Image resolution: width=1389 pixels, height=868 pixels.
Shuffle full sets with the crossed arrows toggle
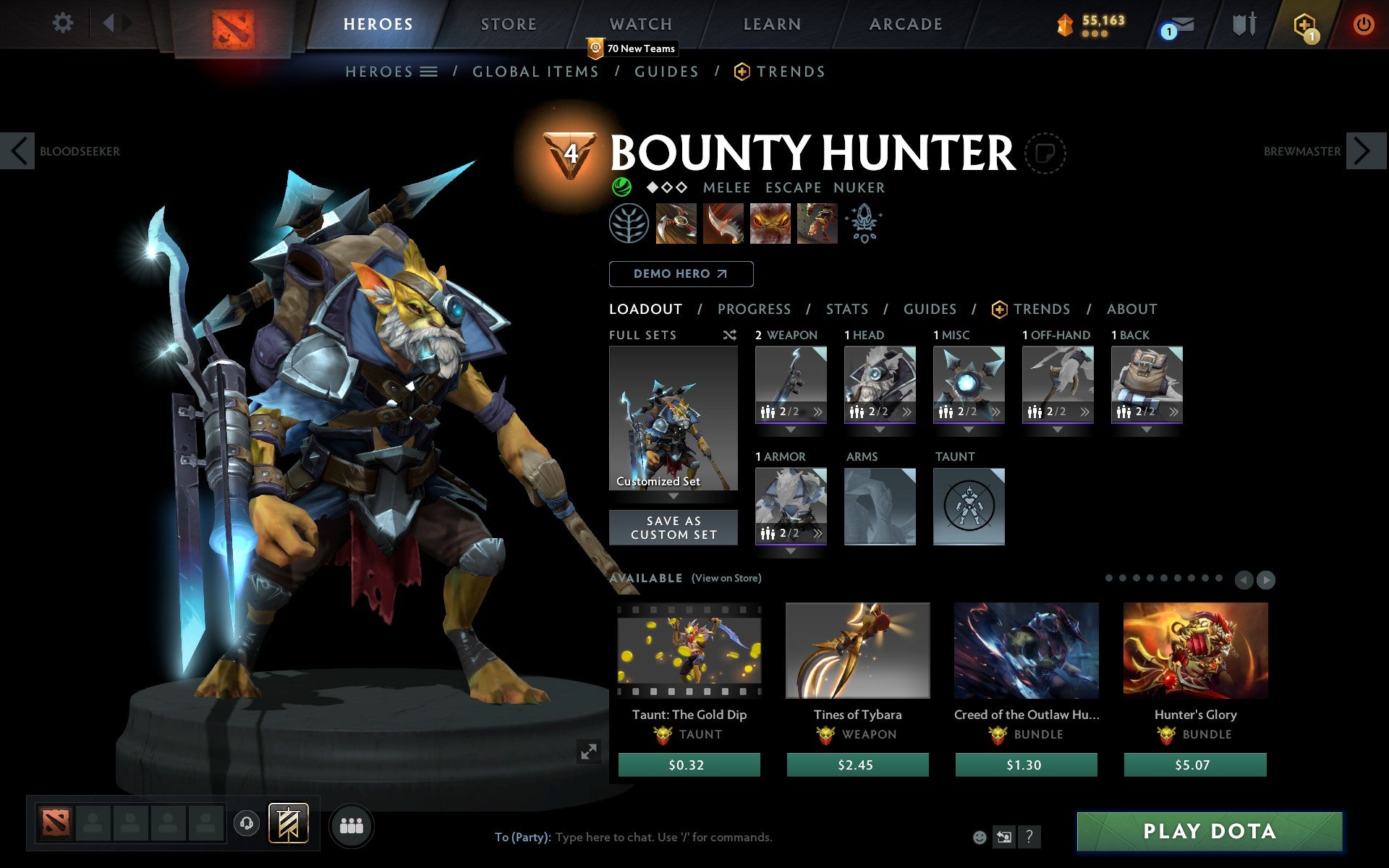[729, 335]
